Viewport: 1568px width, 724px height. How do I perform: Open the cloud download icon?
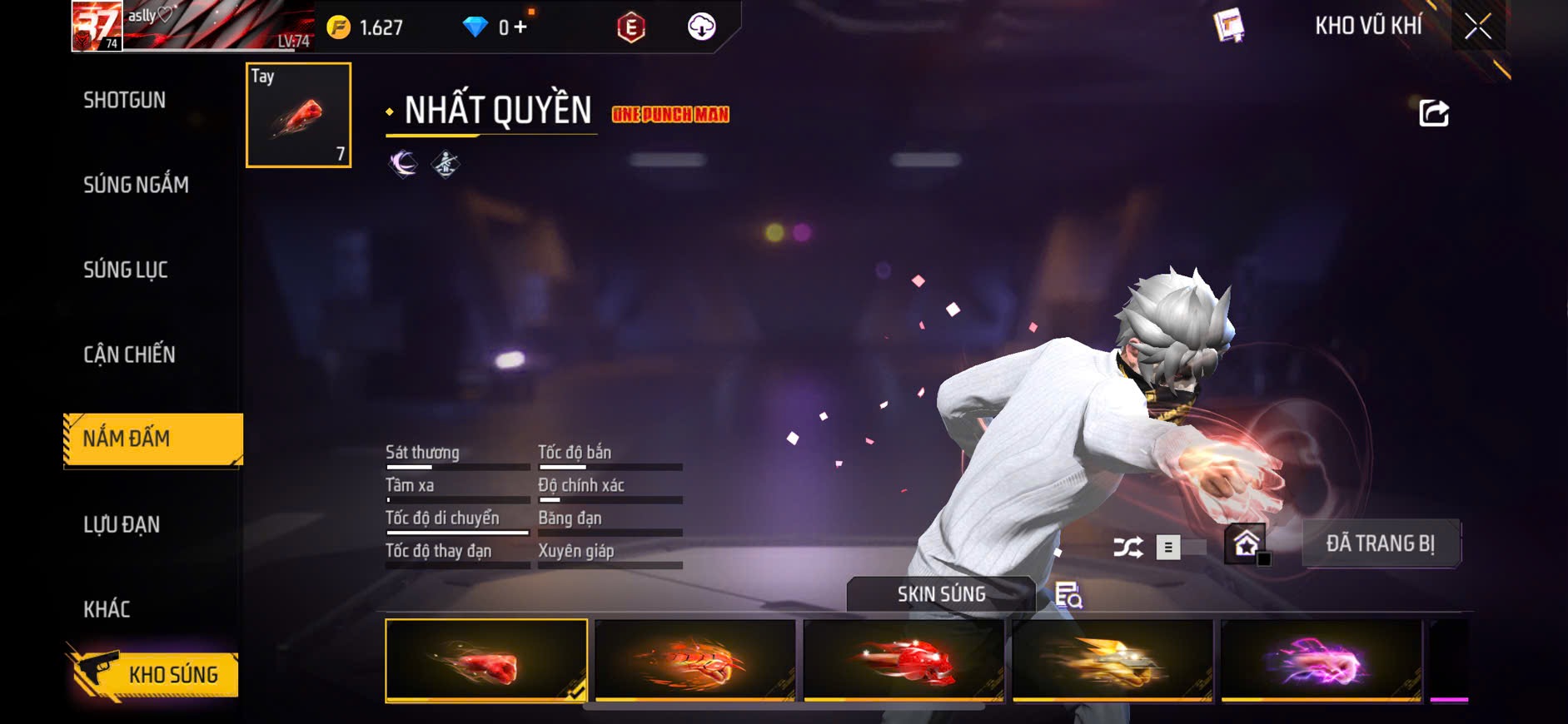[x=701, y=27]
